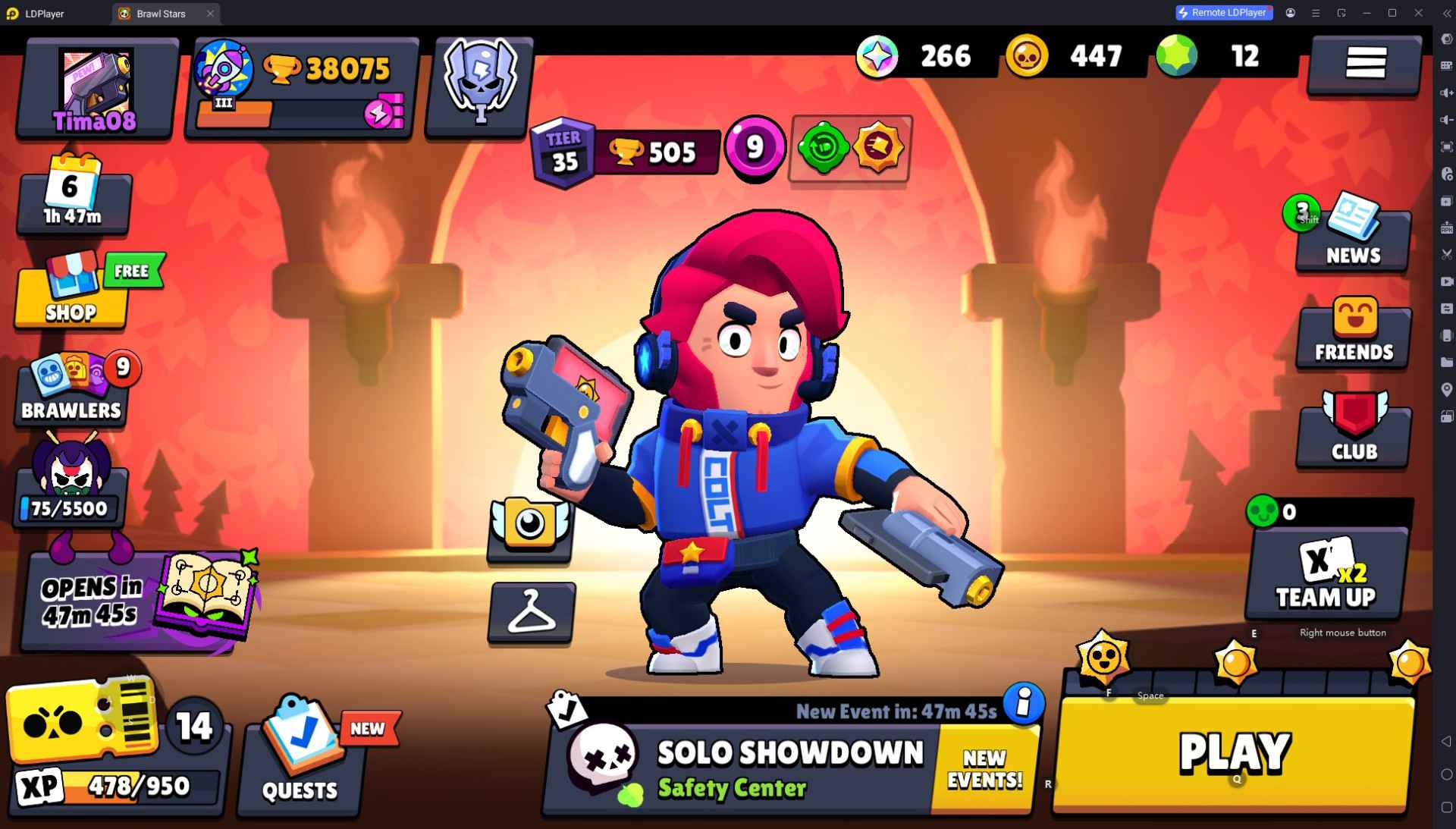1456x829 pixels.
Task: Open the LDPlayer title bar menu
Action: tap(1316, 13)
